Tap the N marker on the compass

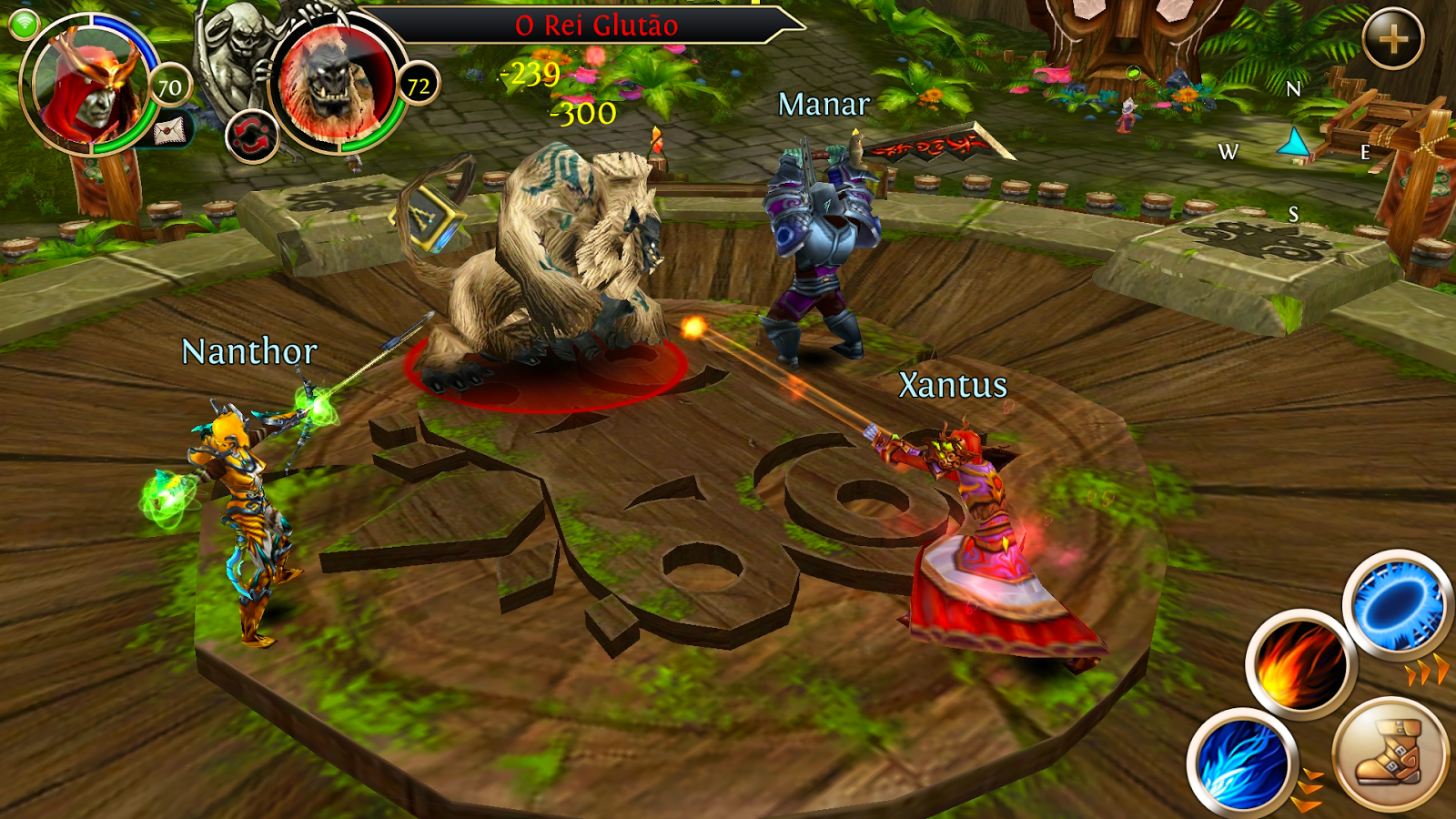click(1296, 90)
